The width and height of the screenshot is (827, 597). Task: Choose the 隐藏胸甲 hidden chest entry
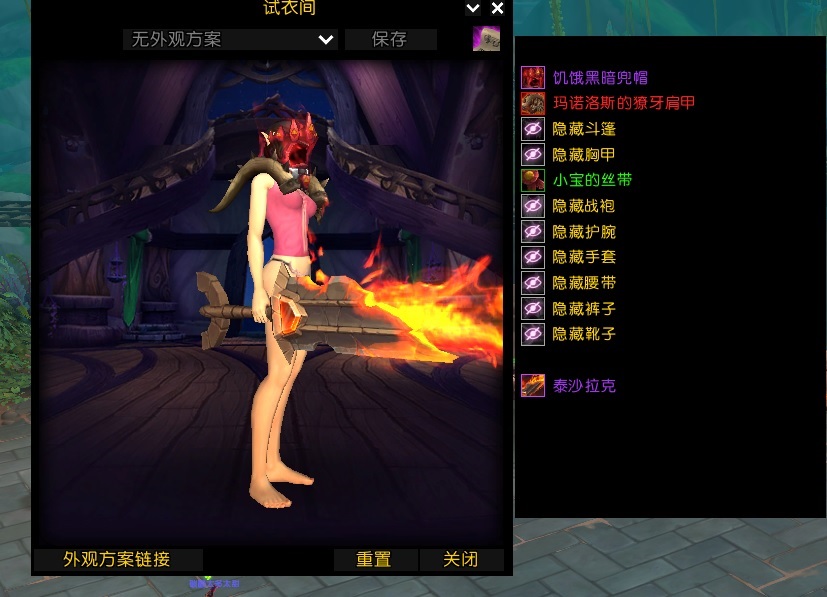584,155
